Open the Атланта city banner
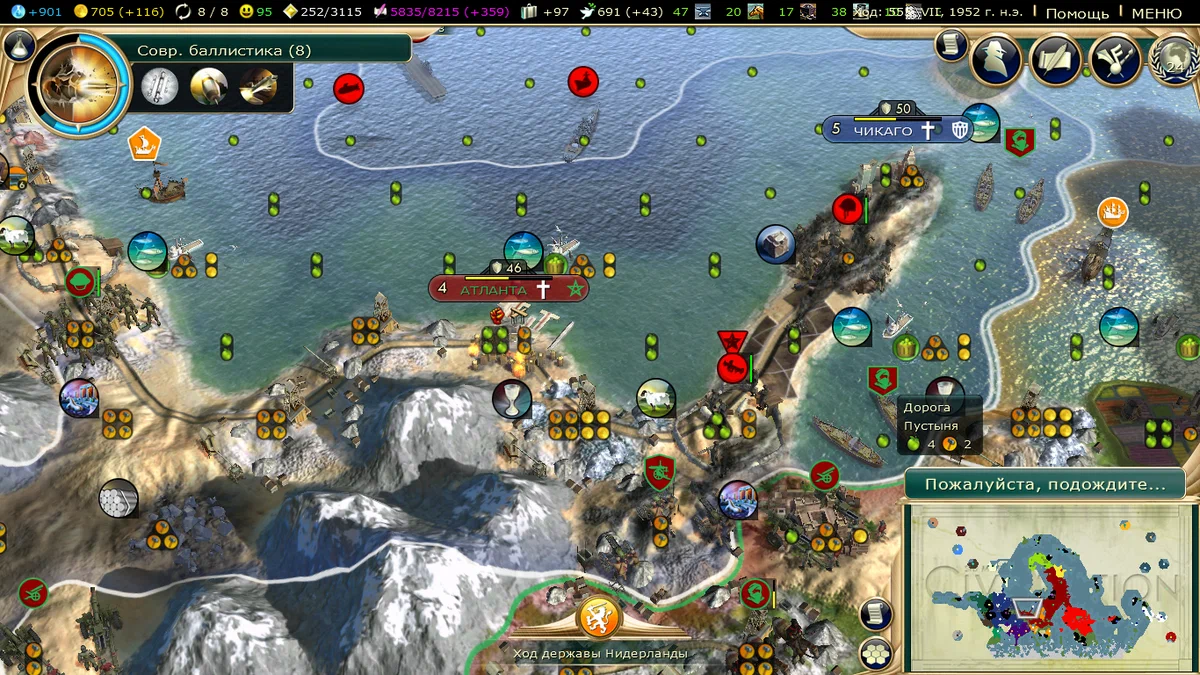 coord(508,289)
